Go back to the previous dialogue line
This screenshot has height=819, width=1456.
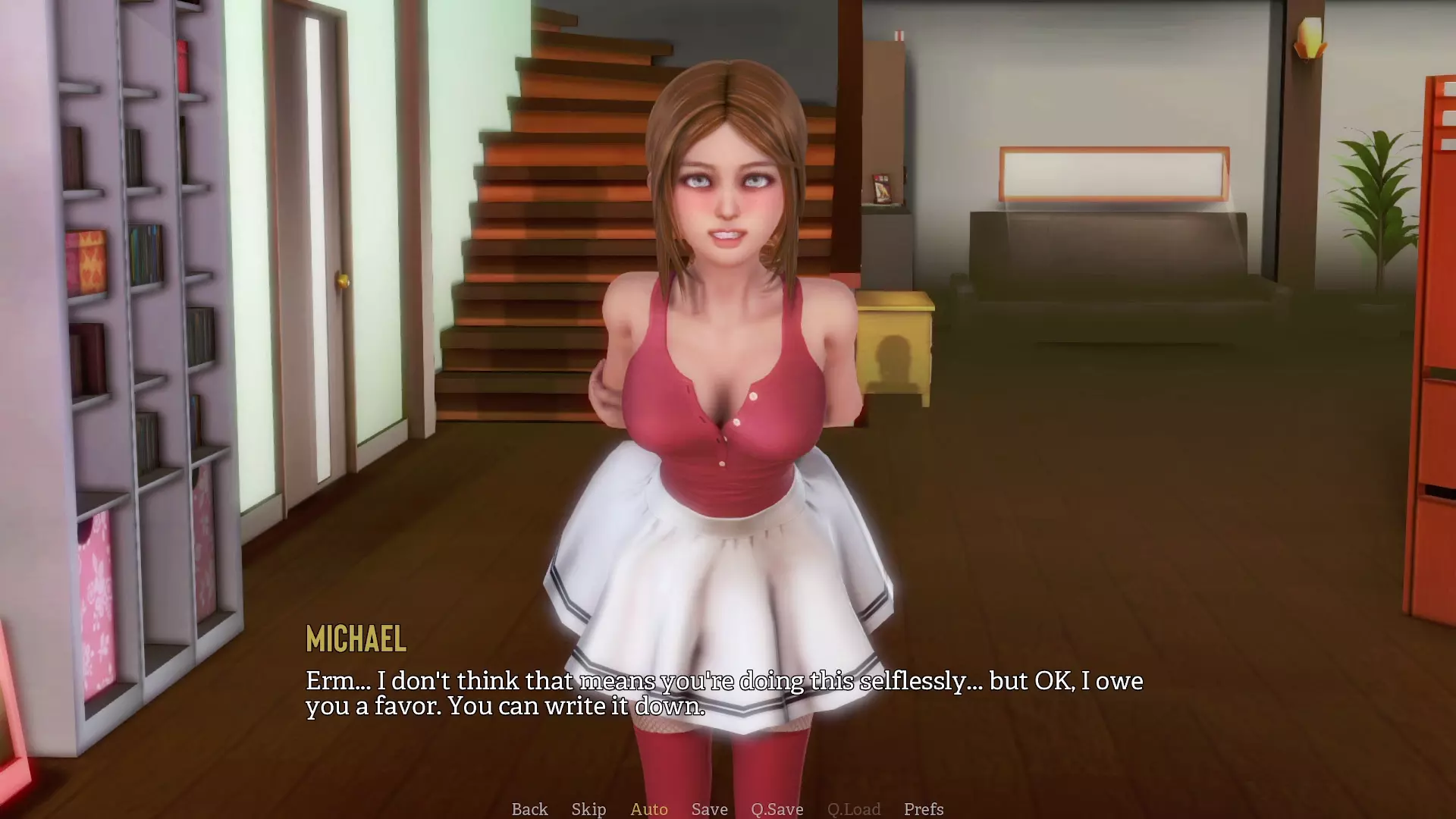coord(529,809)
